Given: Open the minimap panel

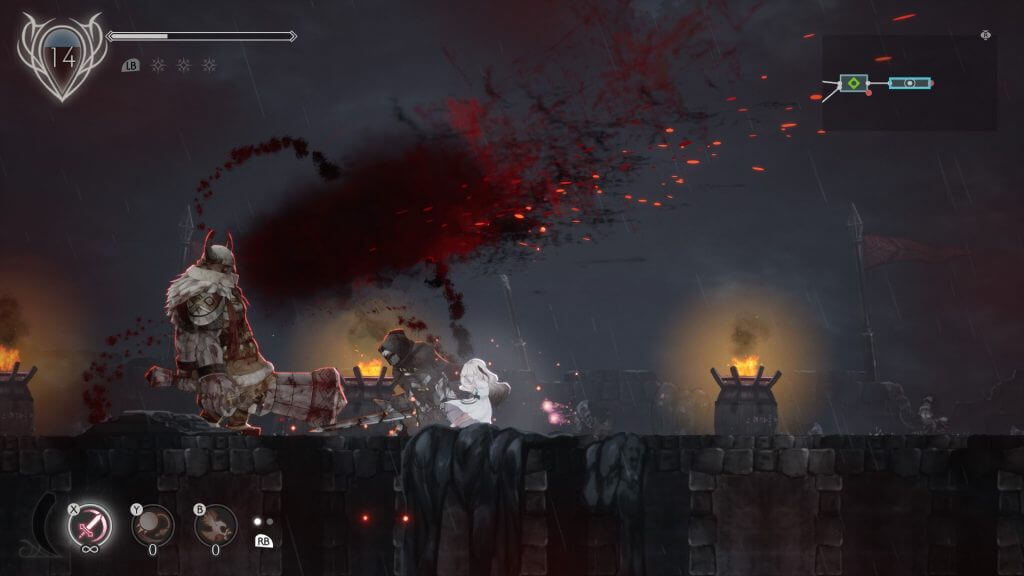Looking at the screenshot, I should (909, 83).
